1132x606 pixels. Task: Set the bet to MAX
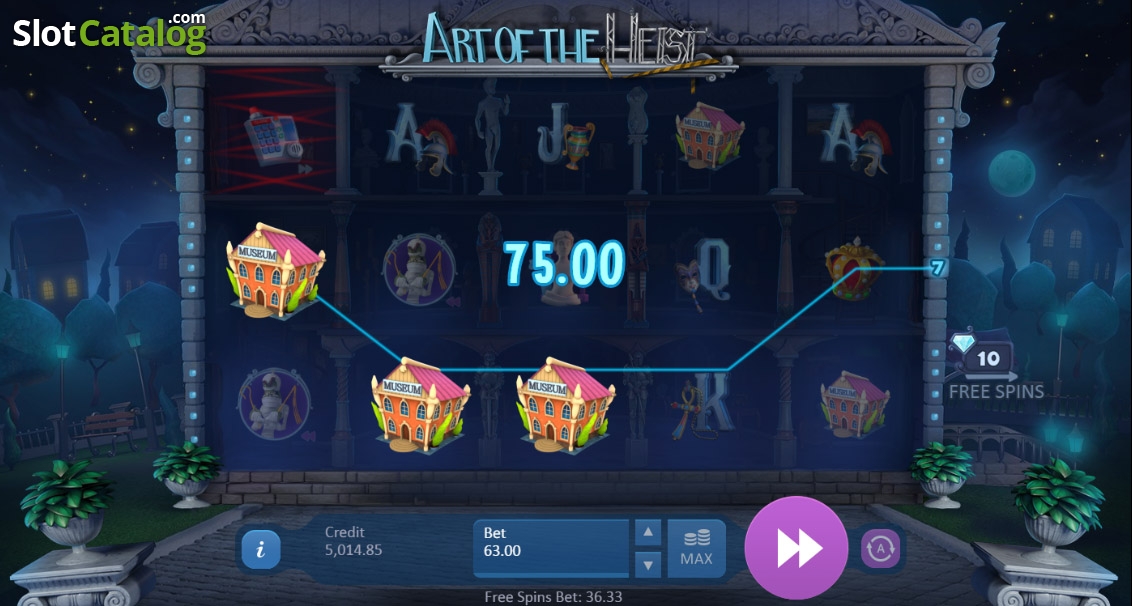[697, 548]
